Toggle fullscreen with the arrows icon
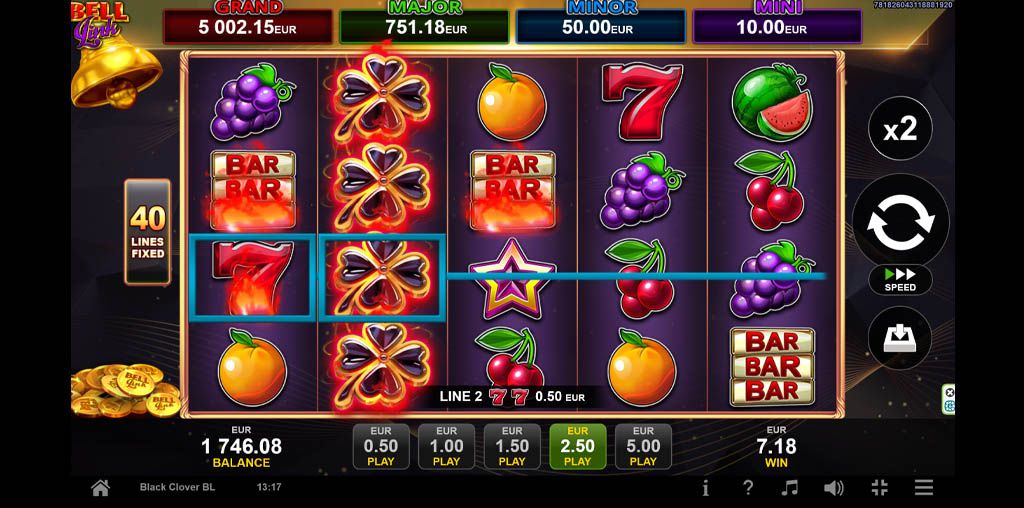The image size is (1024, 508). [879, 488]
